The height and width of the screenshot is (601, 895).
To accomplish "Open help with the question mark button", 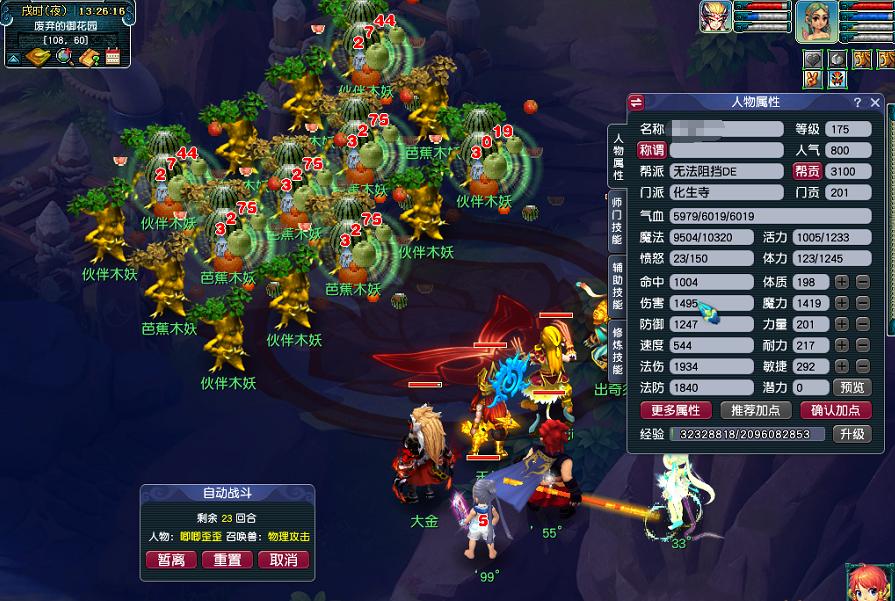I will (x=857, y=102).
